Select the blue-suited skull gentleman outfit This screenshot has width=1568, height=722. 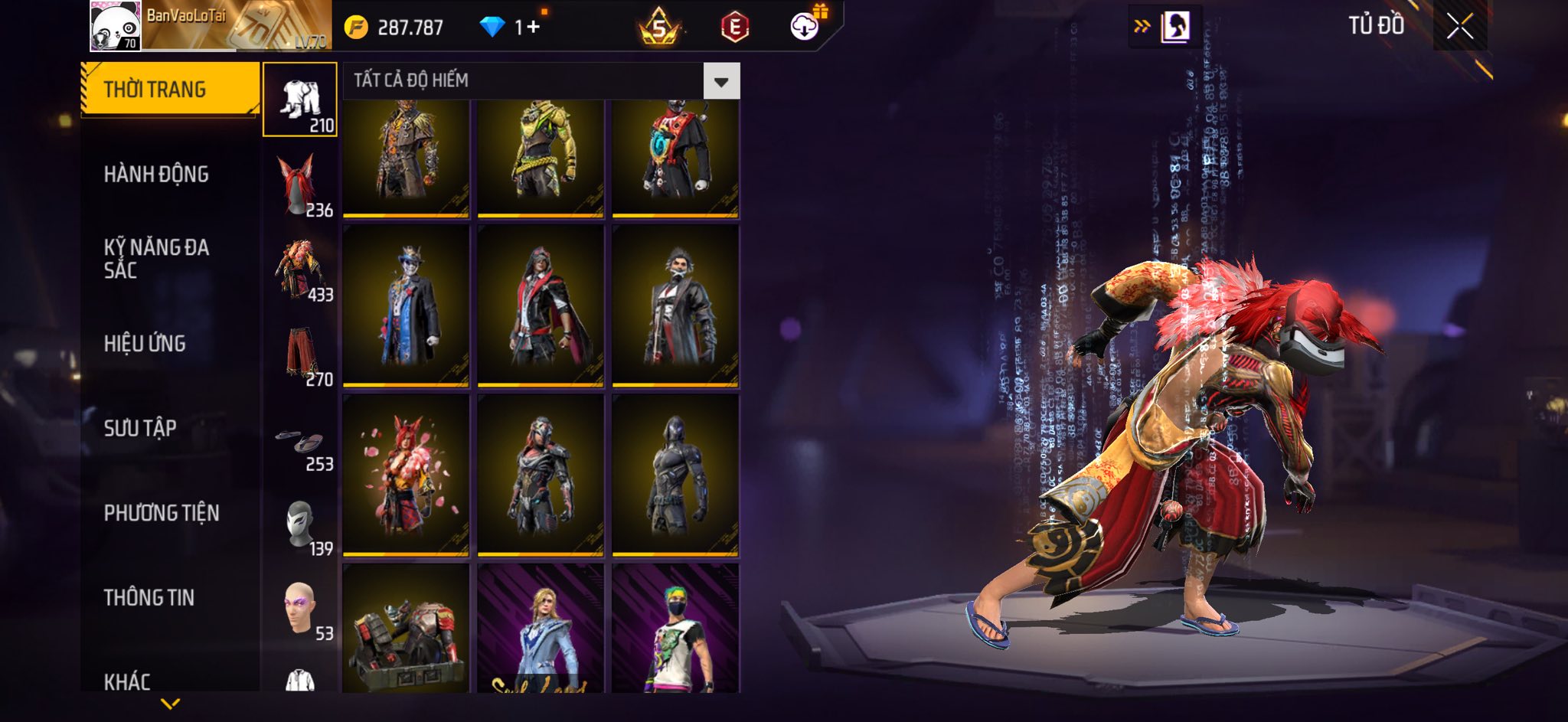[x=406, y=305]
